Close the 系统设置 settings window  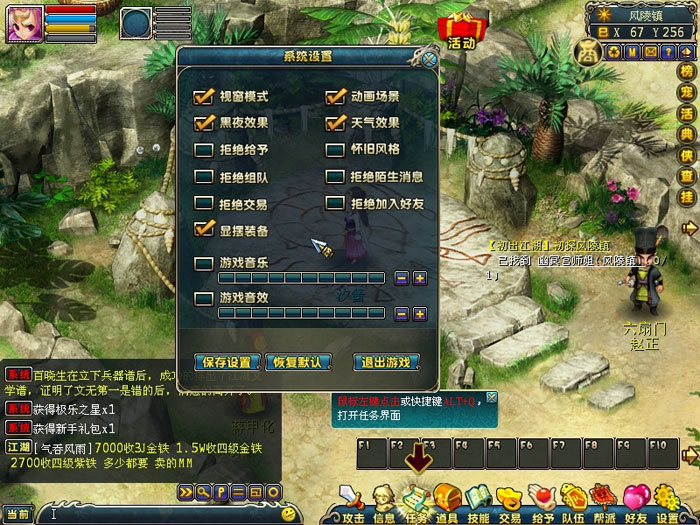429,59
